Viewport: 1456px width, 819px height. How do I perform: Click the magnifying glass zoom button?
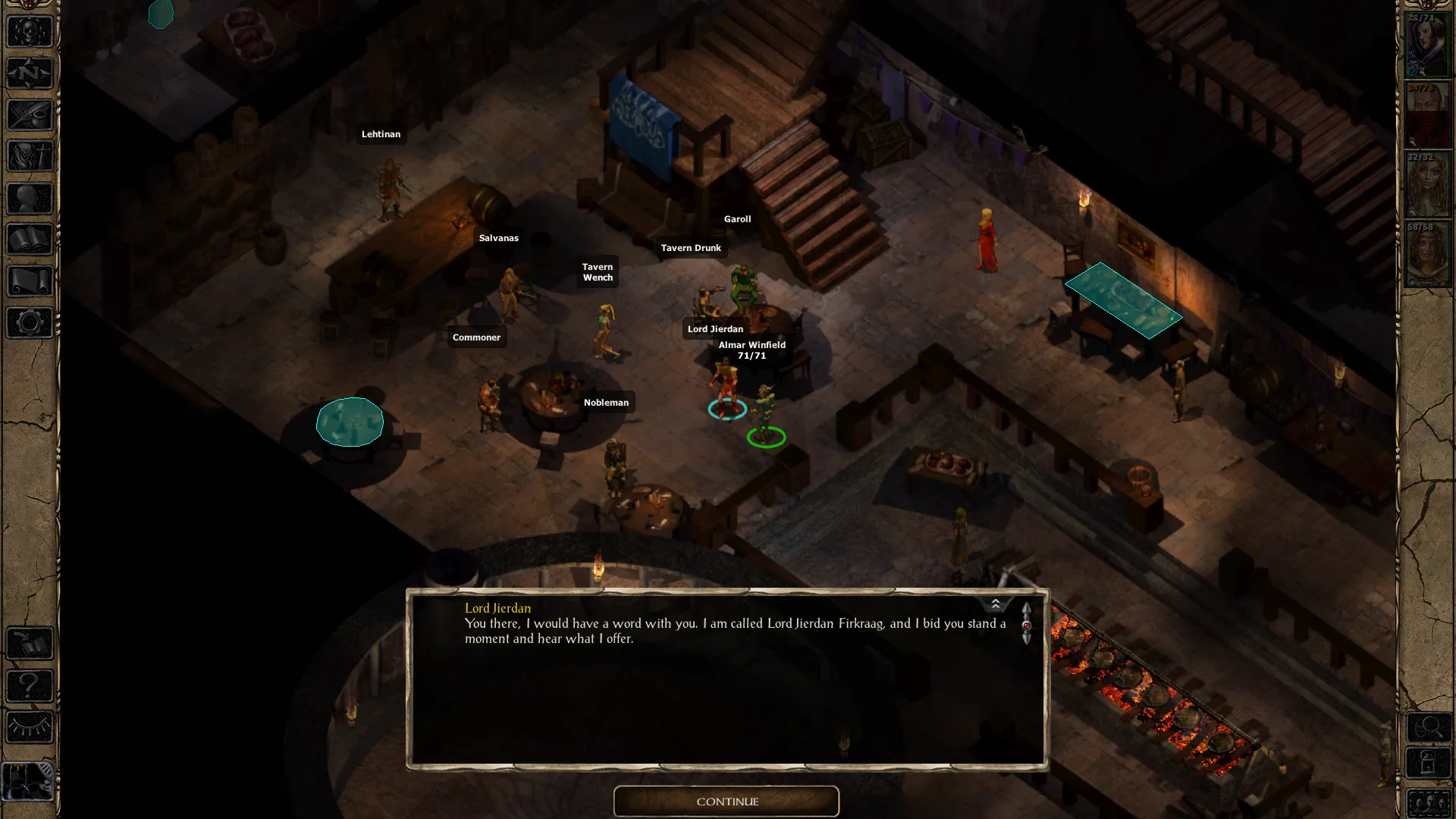click(1429, 728)
